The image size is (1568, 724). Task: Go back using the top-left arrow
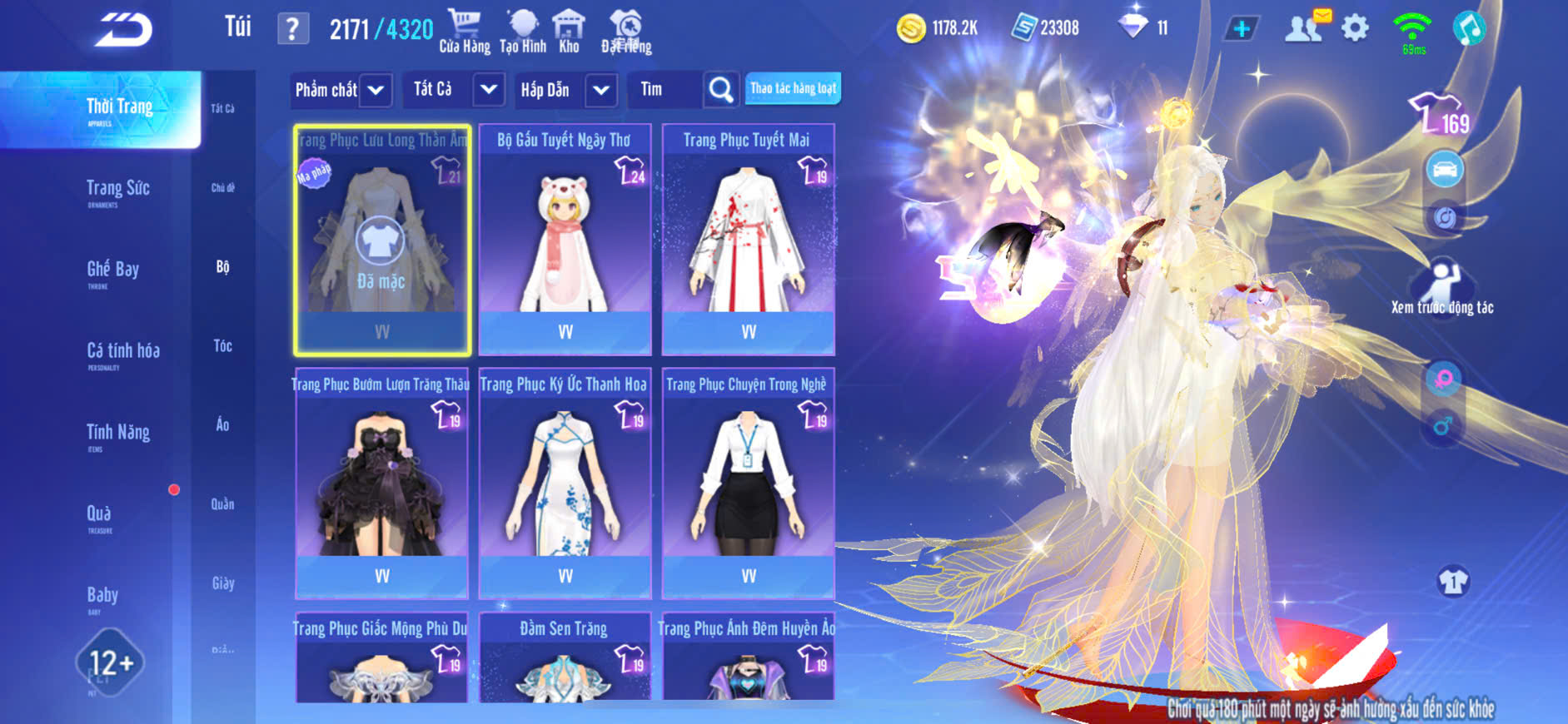123,30
